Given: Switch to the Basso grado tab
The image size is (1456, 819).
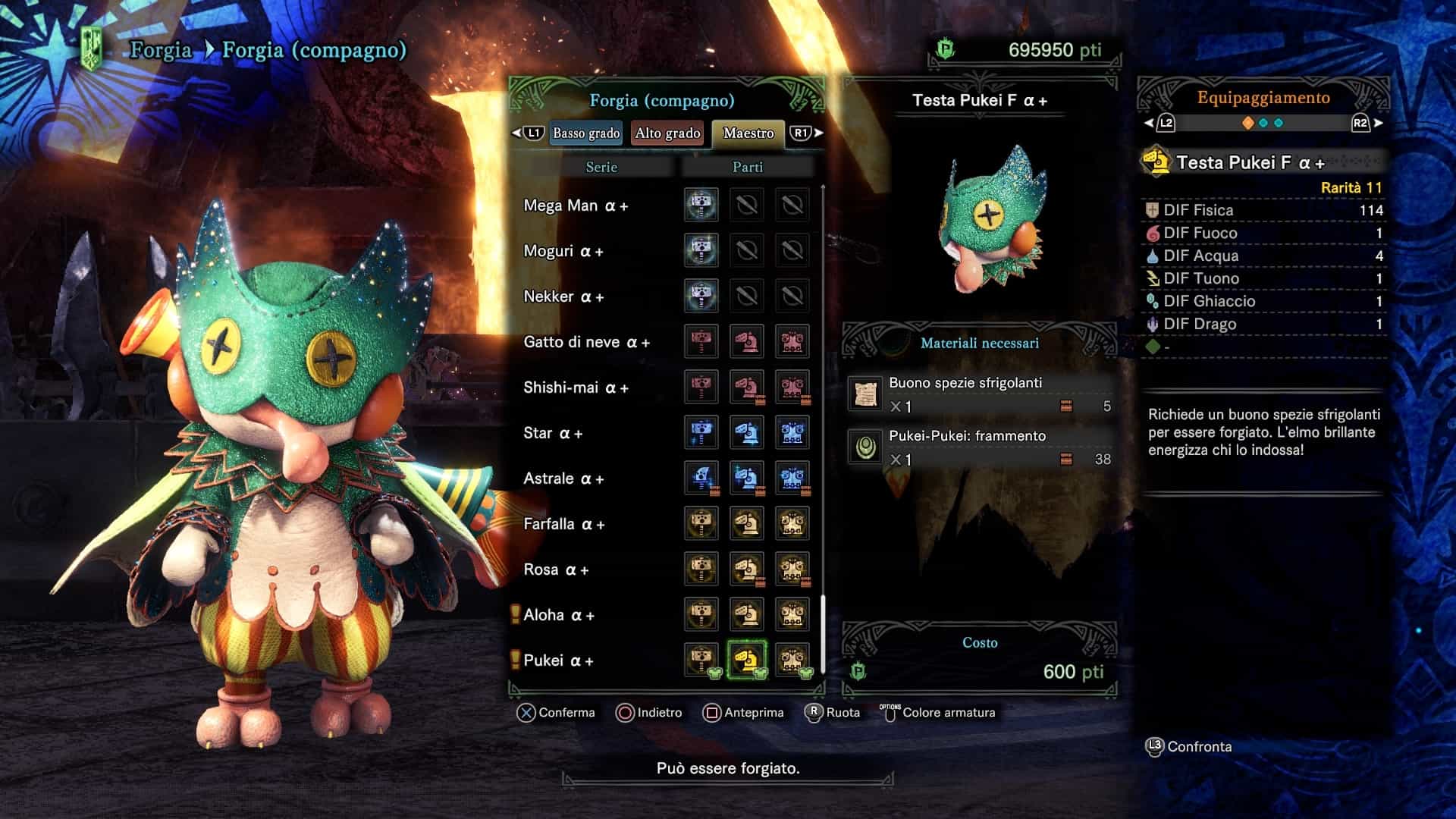Looking at the screenshot, I should tap(585, 133).
